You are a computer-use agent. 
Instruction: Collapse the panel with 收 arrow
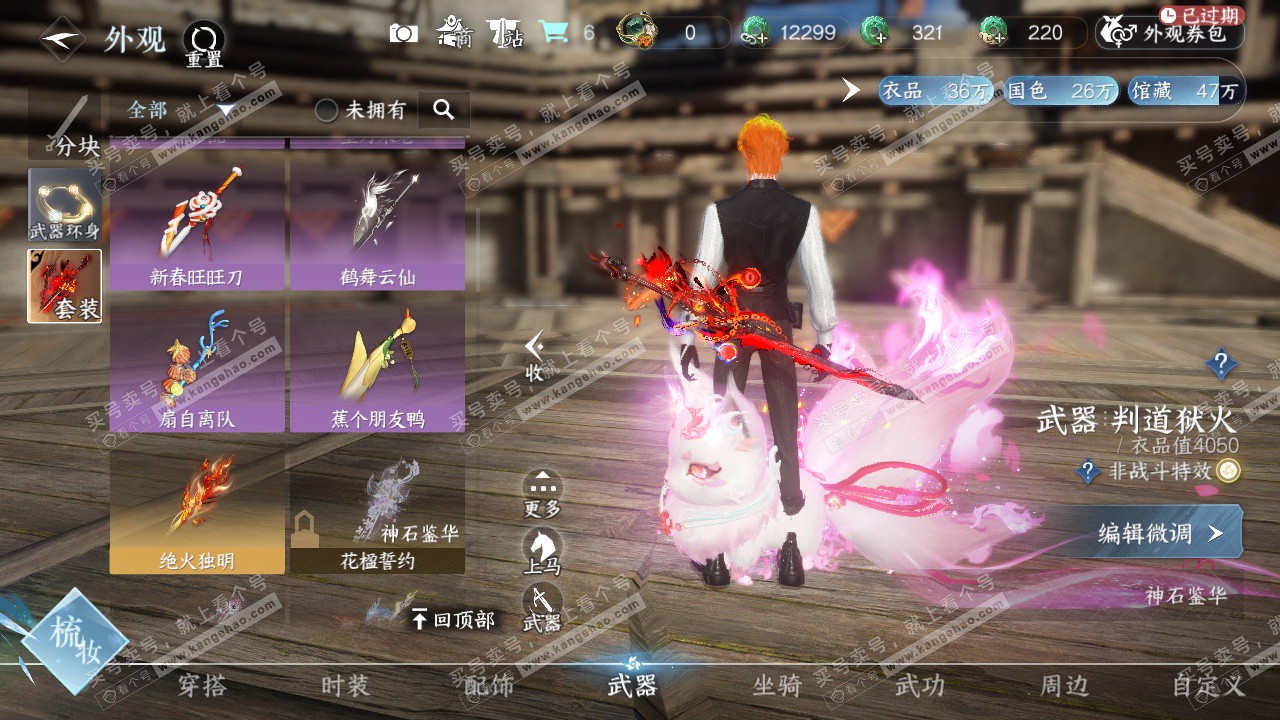[x=535, y=357]
